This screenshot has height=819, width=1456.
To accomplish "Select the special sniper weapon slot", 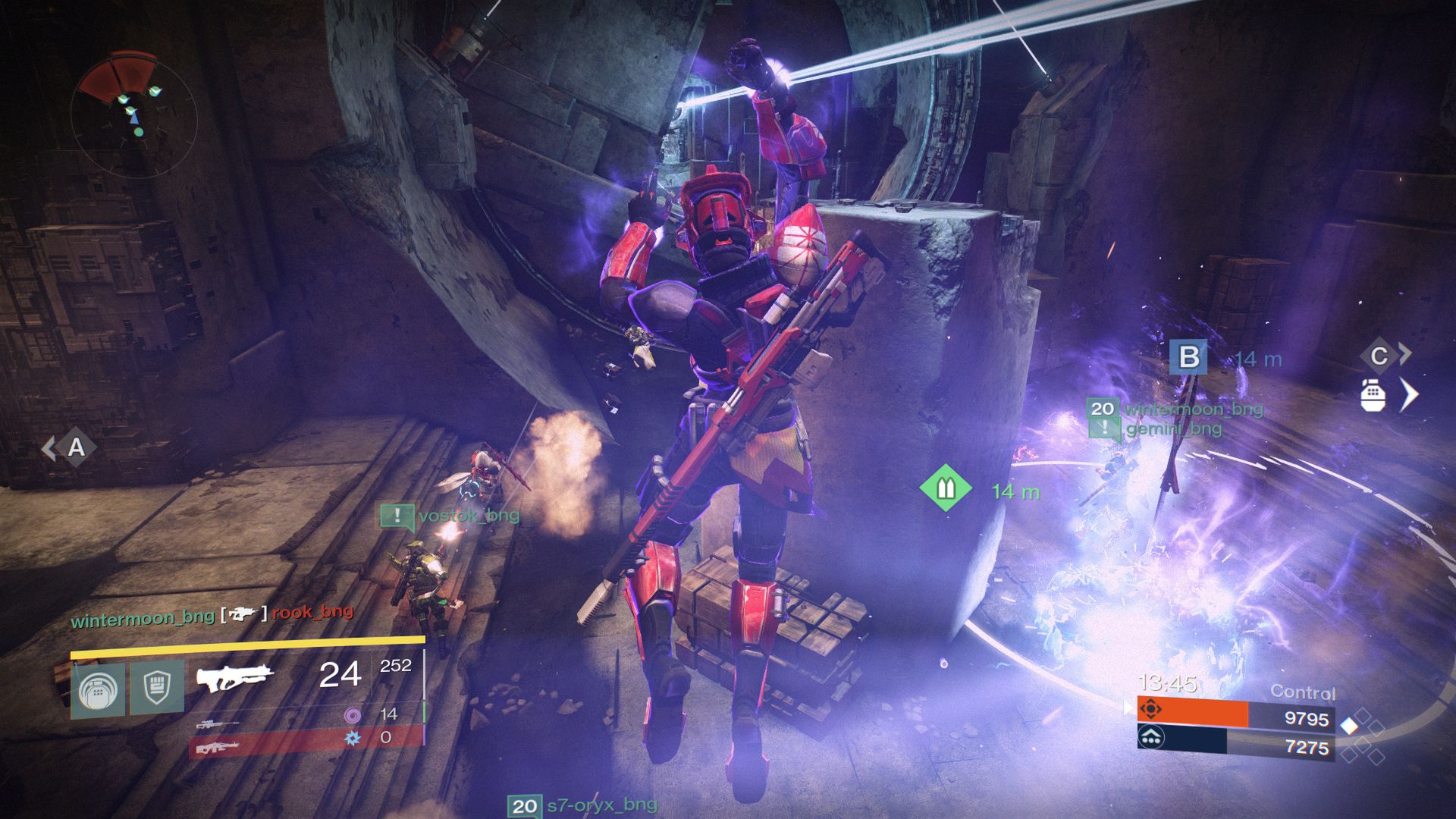I will 218,723.
